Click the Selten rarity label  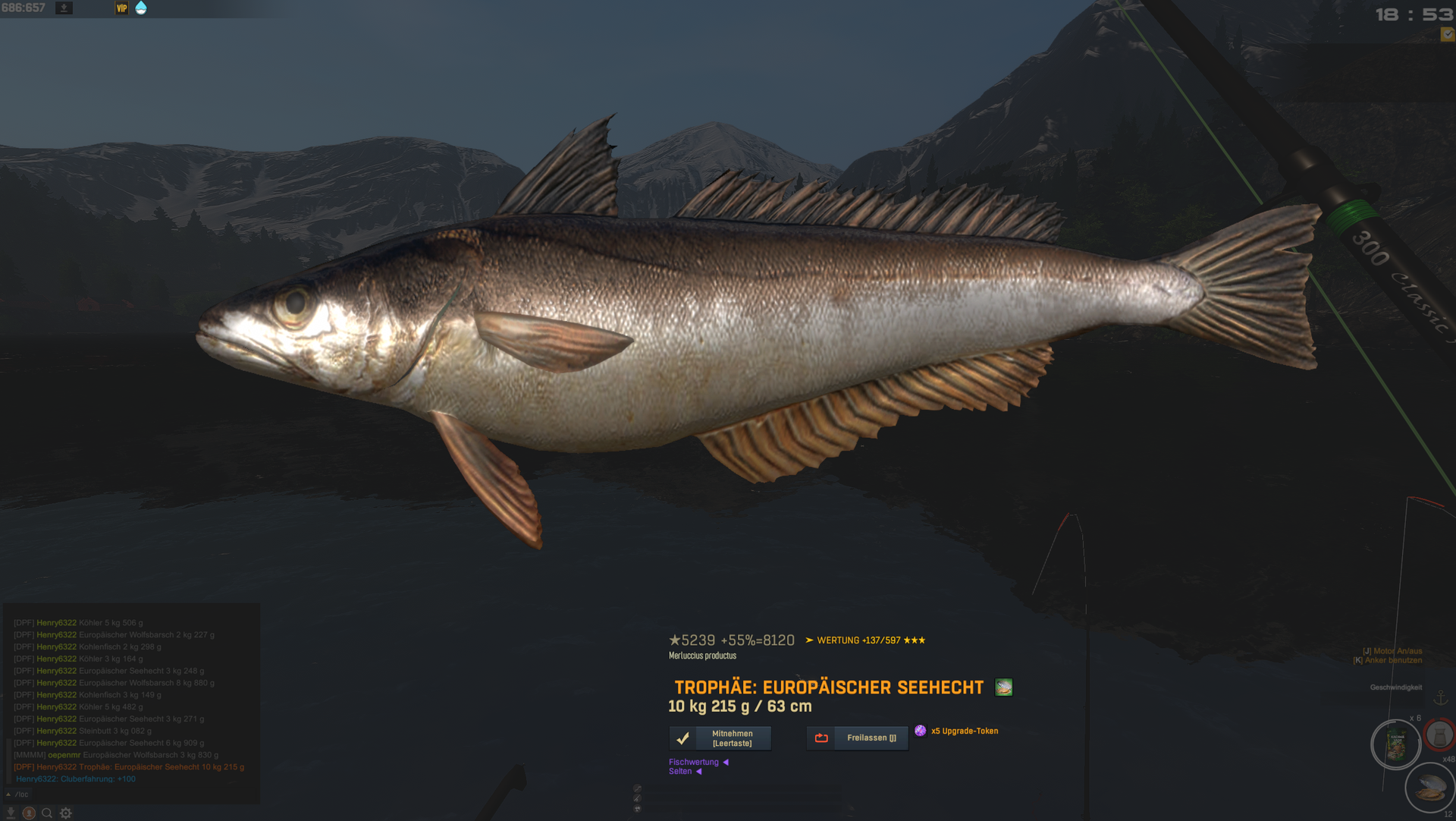click(x=680, y=772)
